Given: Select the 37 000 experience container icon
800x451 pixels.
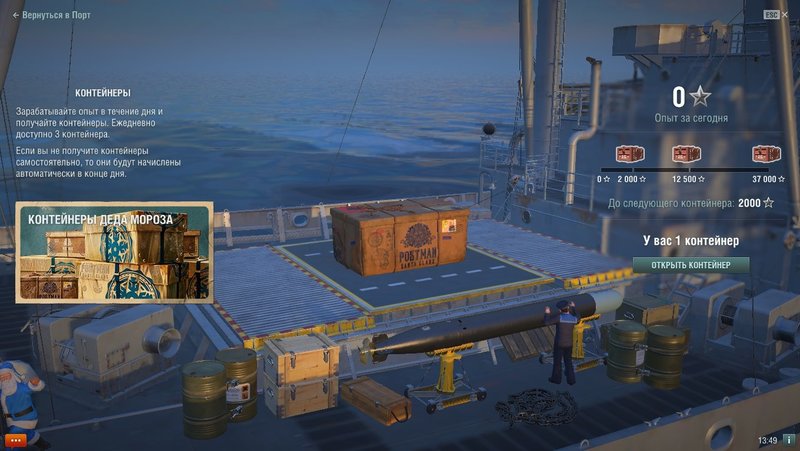Looking at the screenshot, I should (x=766, y=154).
